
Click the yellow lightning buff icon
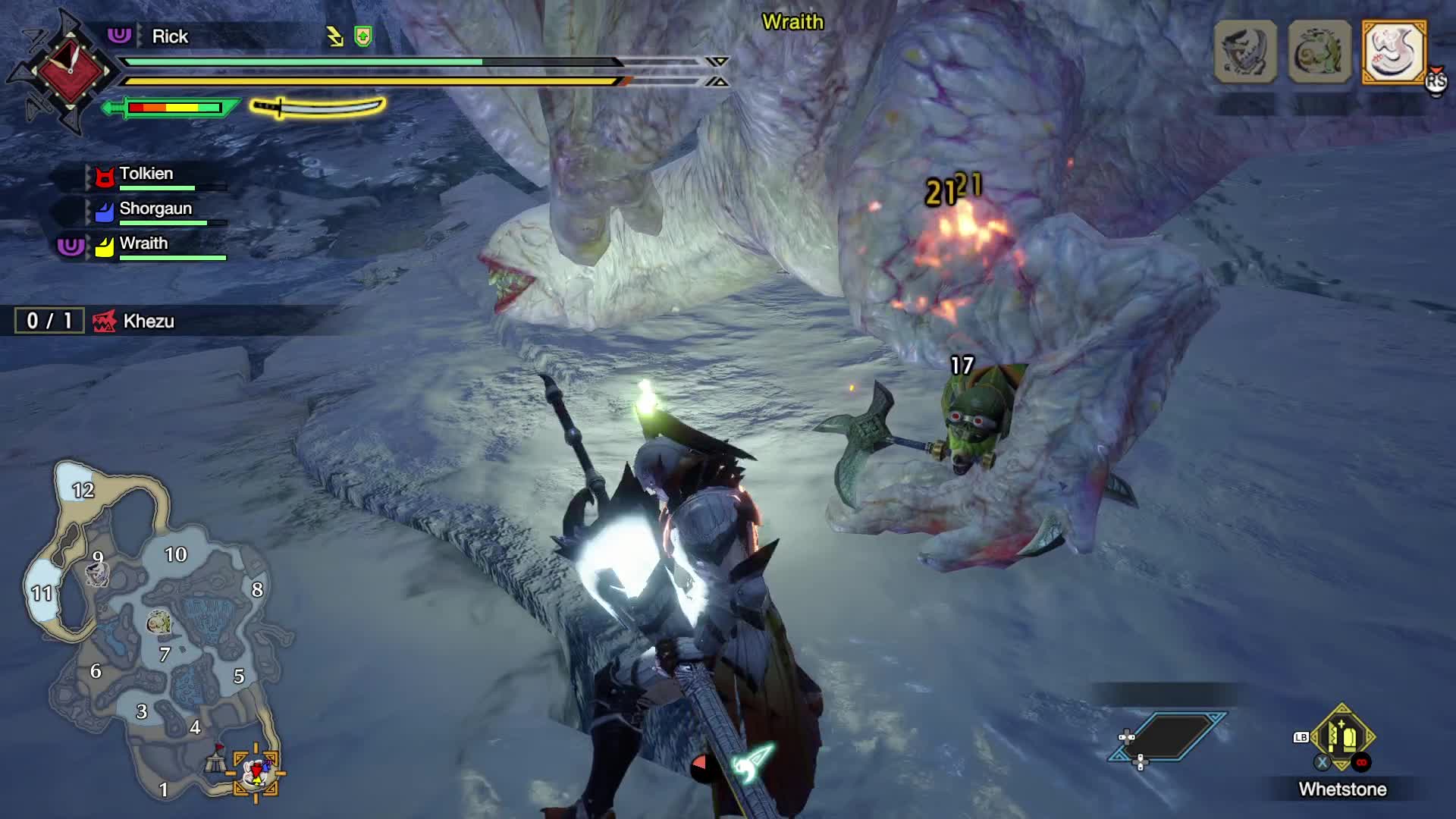click(335, 36)
